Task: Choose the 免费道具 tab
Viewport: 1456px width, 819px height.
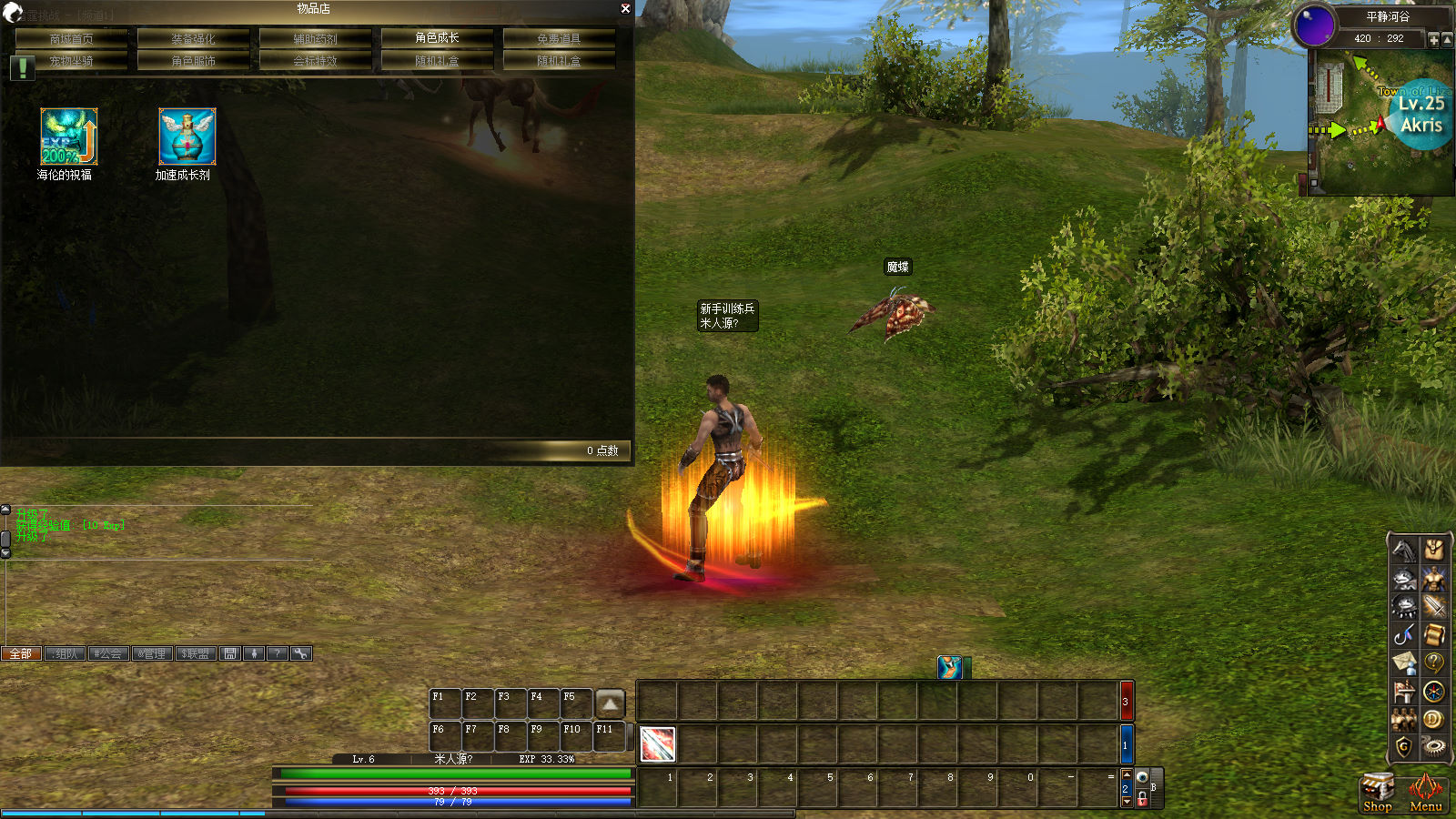Action: (559, 38)
